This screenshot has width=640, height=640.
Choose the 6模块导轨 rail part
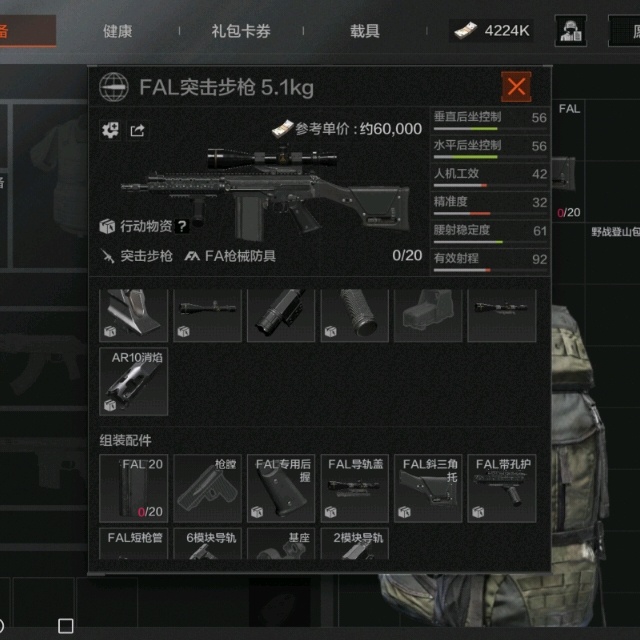tap(208, 549)
